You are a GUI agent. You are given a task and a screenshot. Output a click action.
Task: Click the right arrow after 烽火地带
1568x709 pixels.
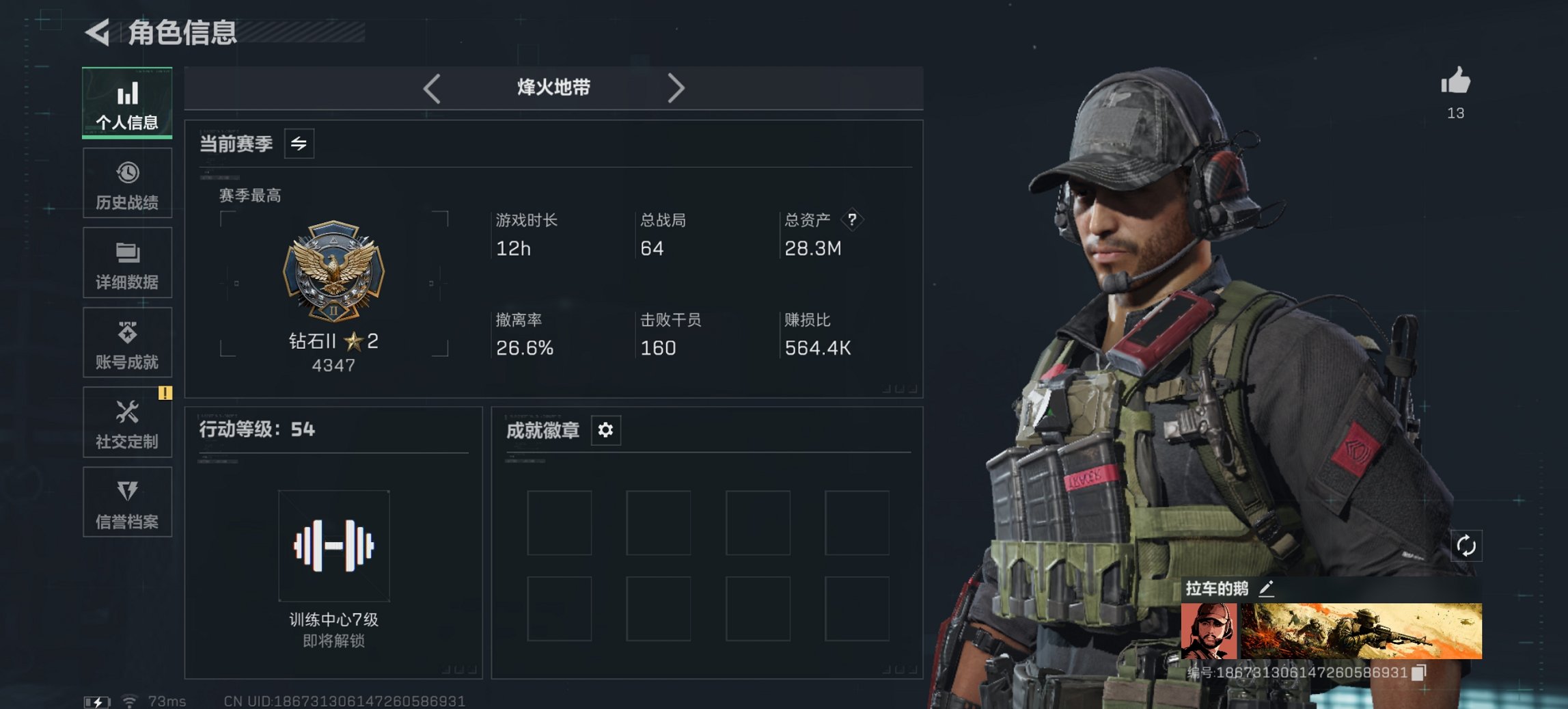pos(677,88)
